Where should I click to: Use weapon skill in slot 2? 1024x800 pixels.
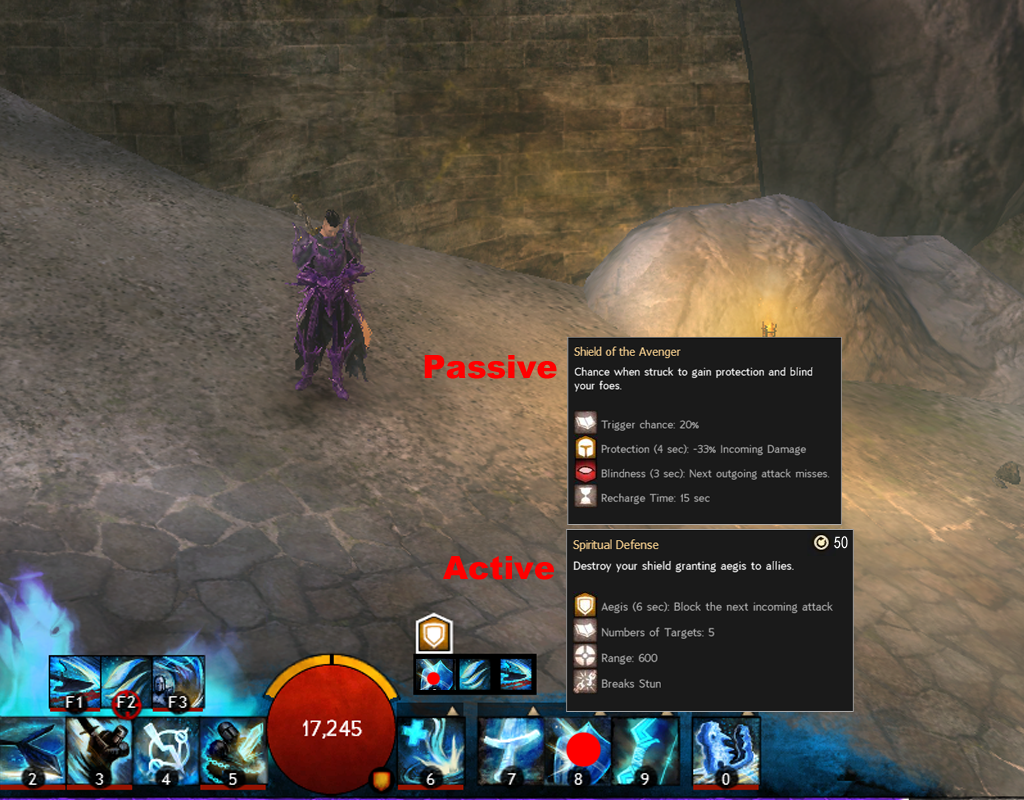pos(31,750)
